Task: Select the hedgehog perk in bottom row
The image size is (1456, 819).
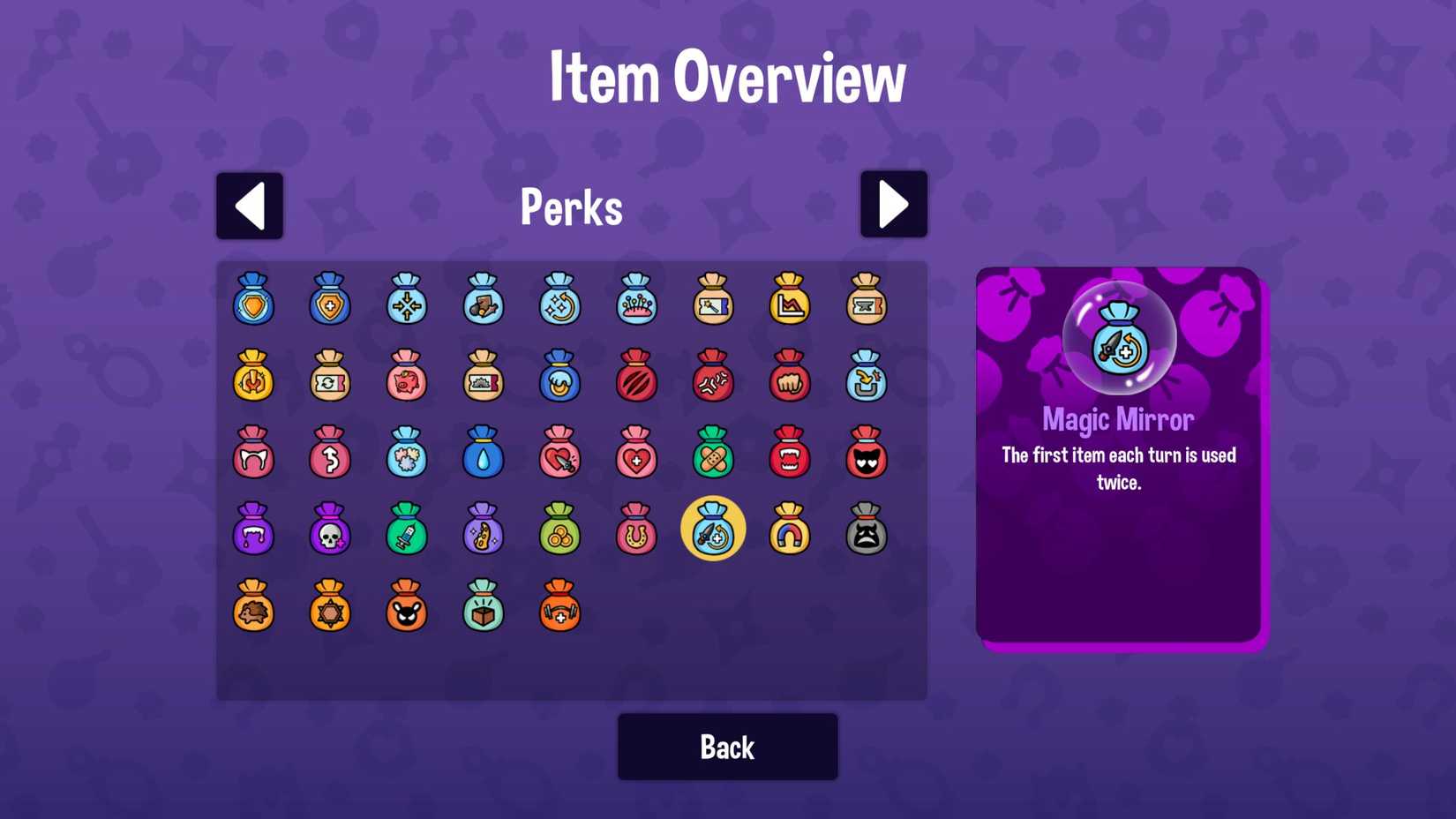Action: (253, 609)
